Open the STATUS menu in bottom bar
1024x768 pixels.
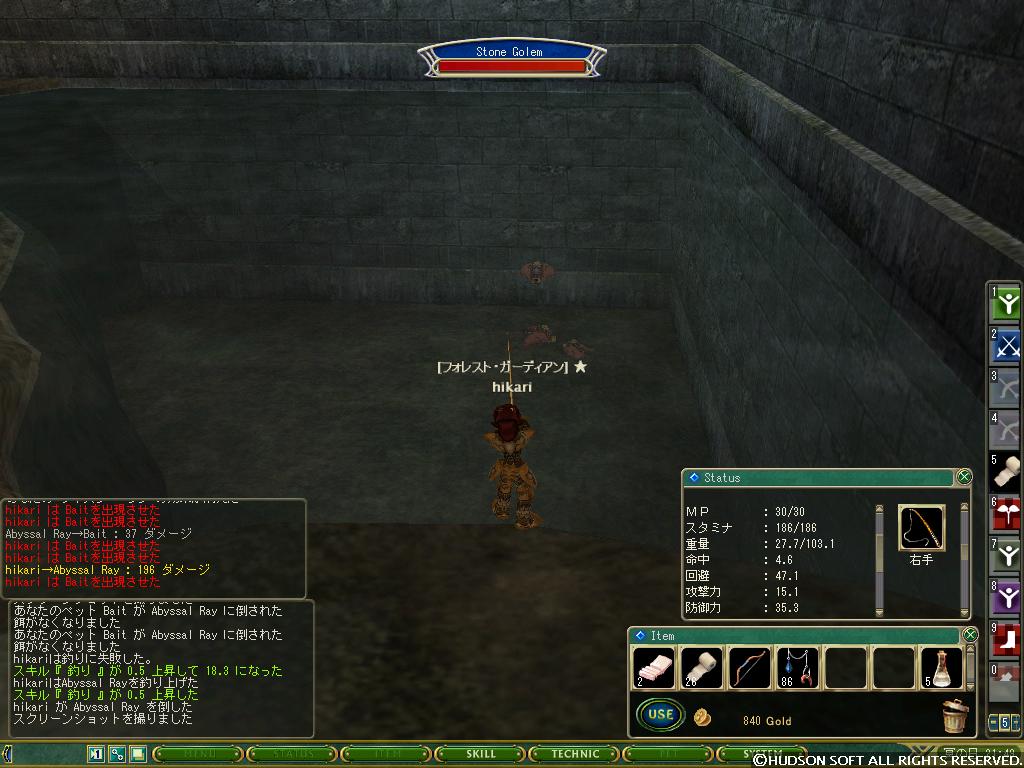(291, 754)
